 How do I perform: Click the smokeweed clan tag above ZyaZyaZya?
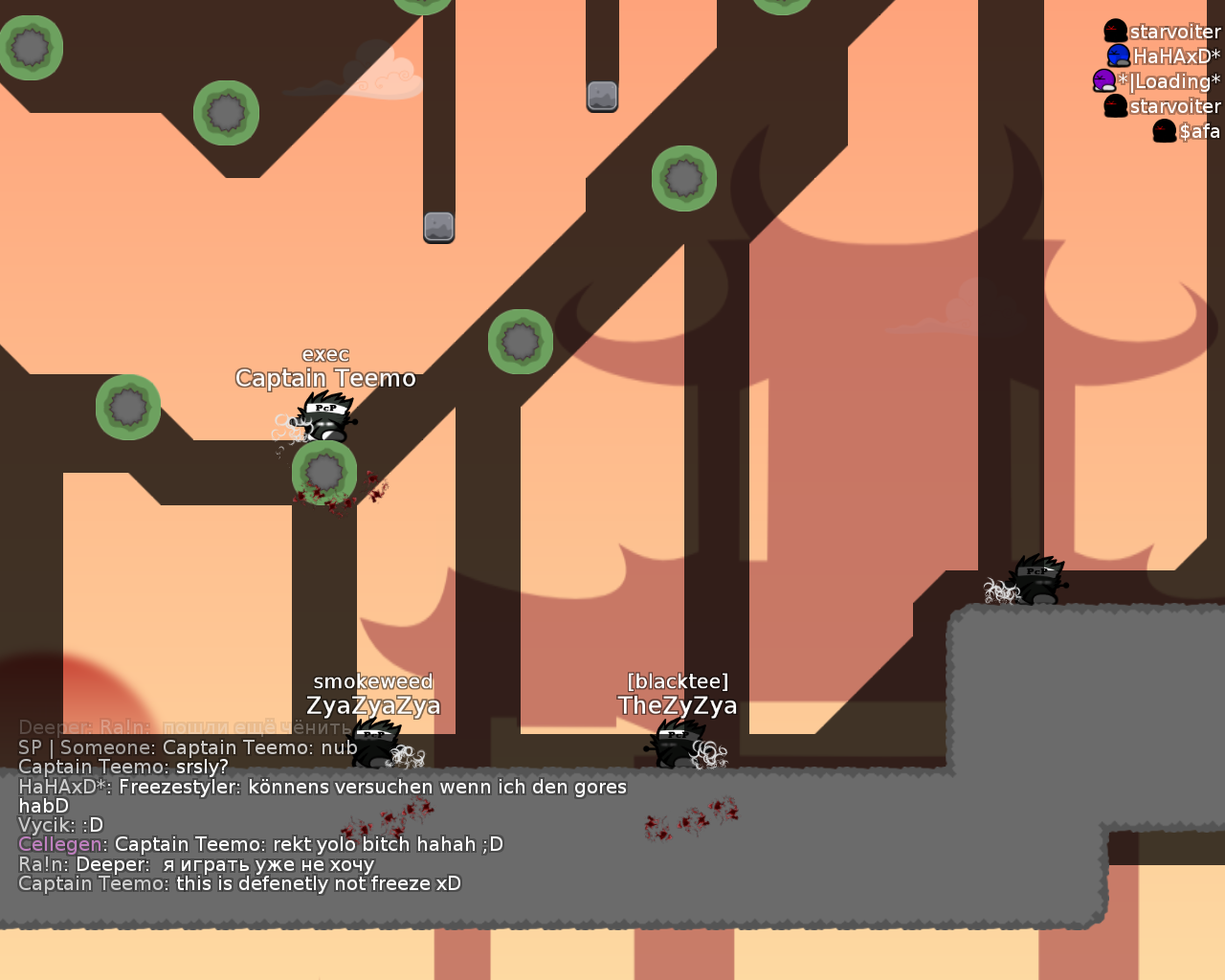pos(373,681)
